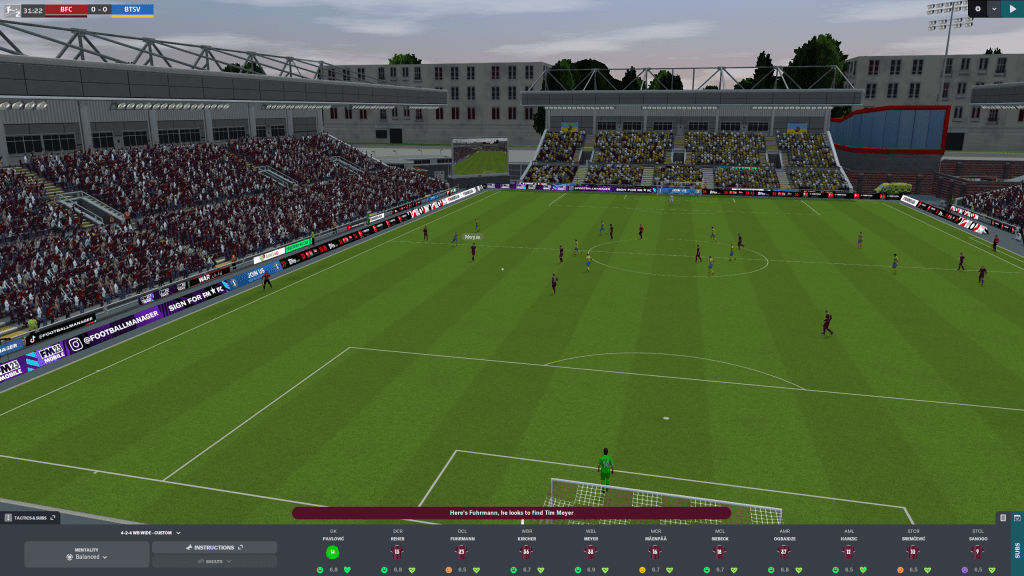Change the Balanced mentality dropdown
This screenshot has width=1024, height=576.
[x=87, y=556]
